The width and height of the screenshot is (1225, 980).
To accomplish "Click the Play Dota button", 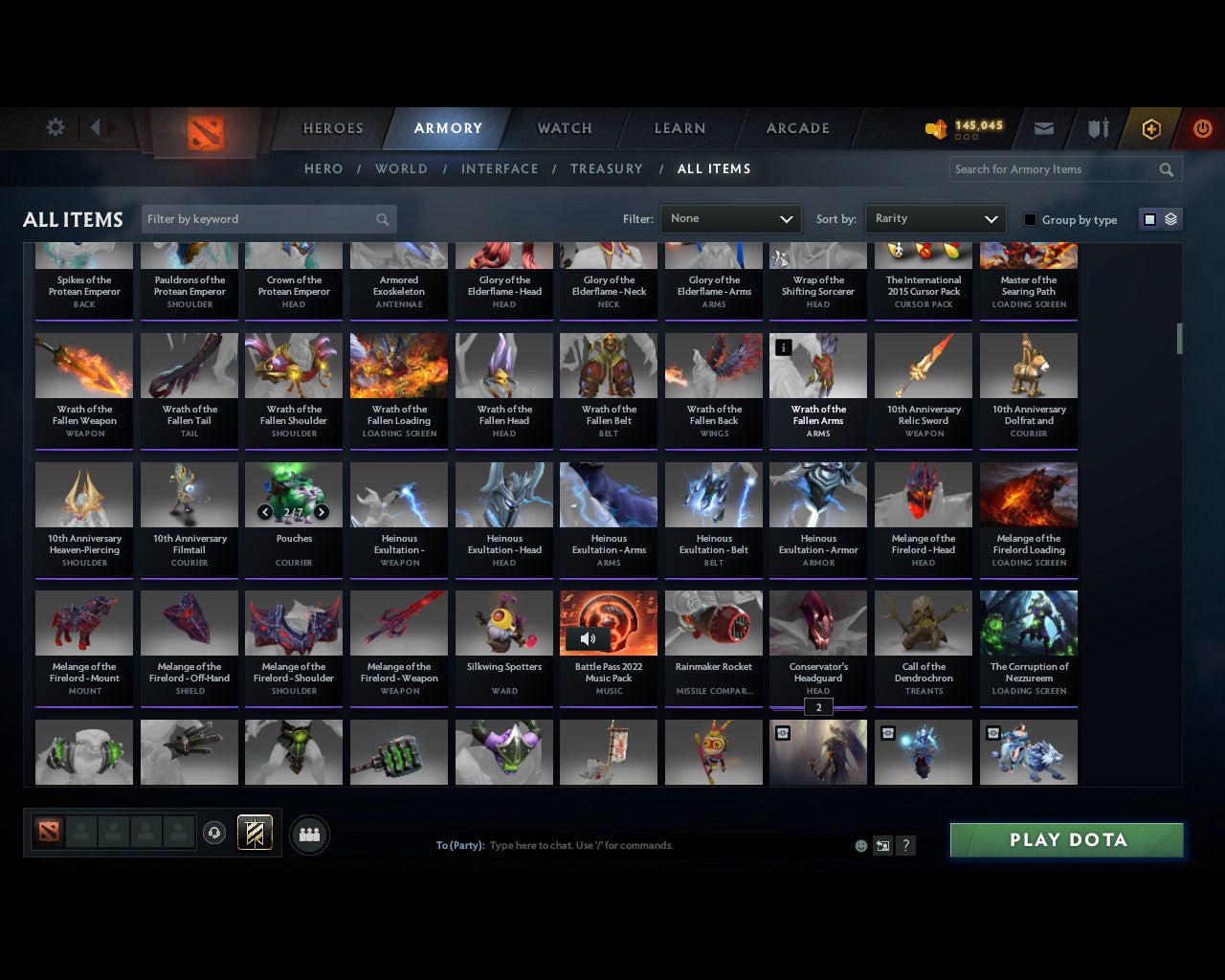I will 1066,839.
